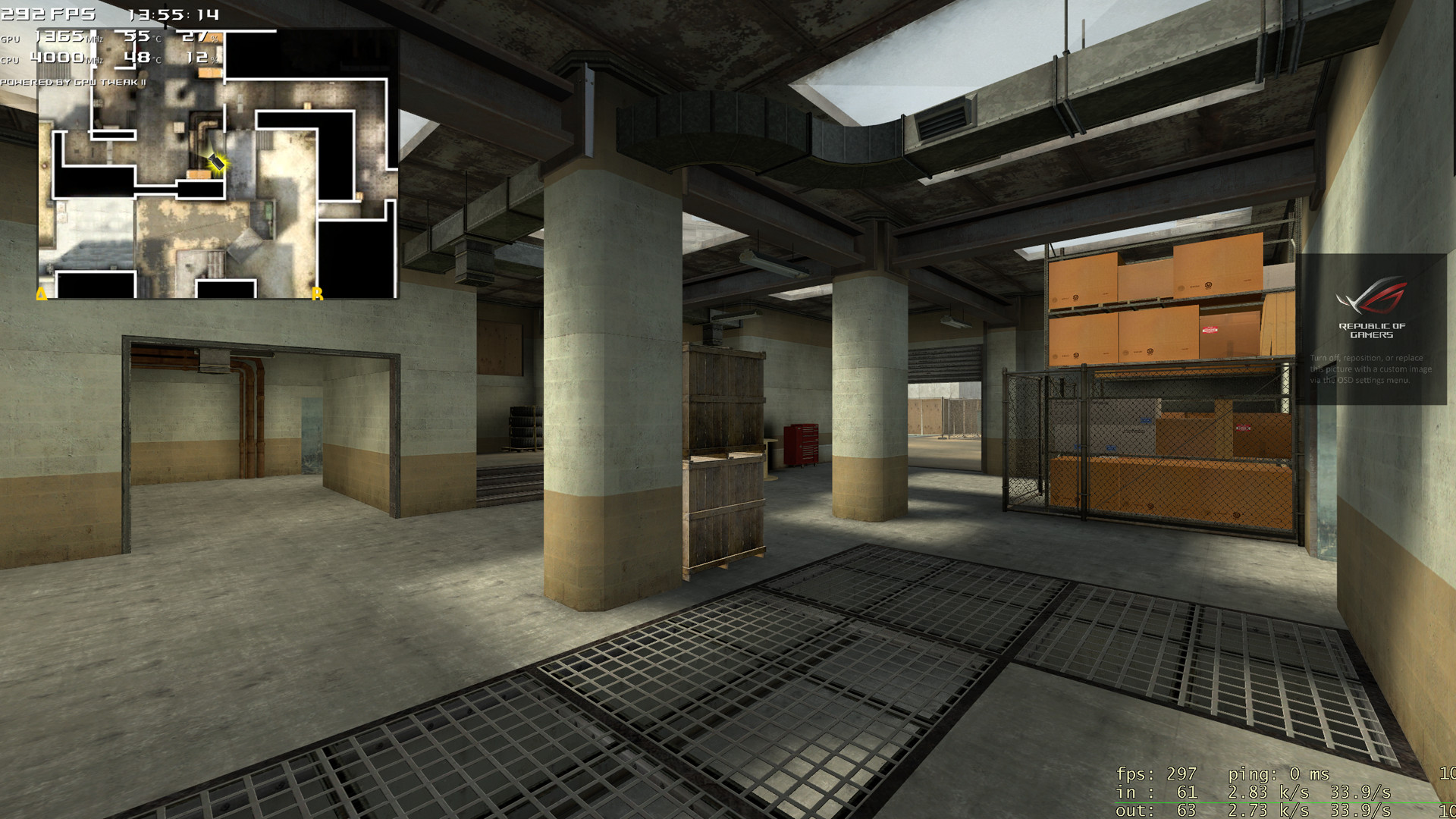Viewport: 1456px width, 819px height.
Task: Select the bombsite A marker on the minimap
Action: (41, 292)
